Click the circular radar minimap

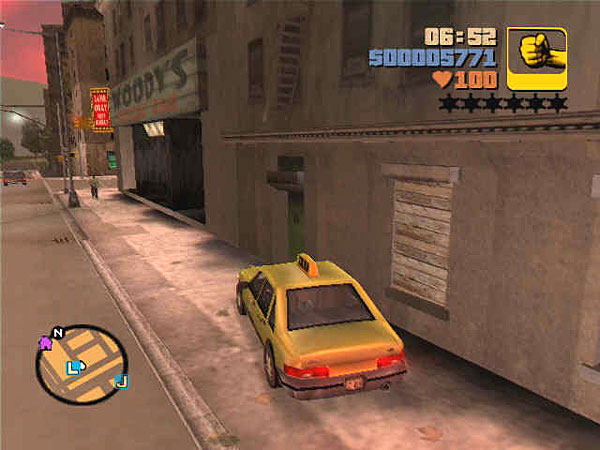click(x=82, y=364)
